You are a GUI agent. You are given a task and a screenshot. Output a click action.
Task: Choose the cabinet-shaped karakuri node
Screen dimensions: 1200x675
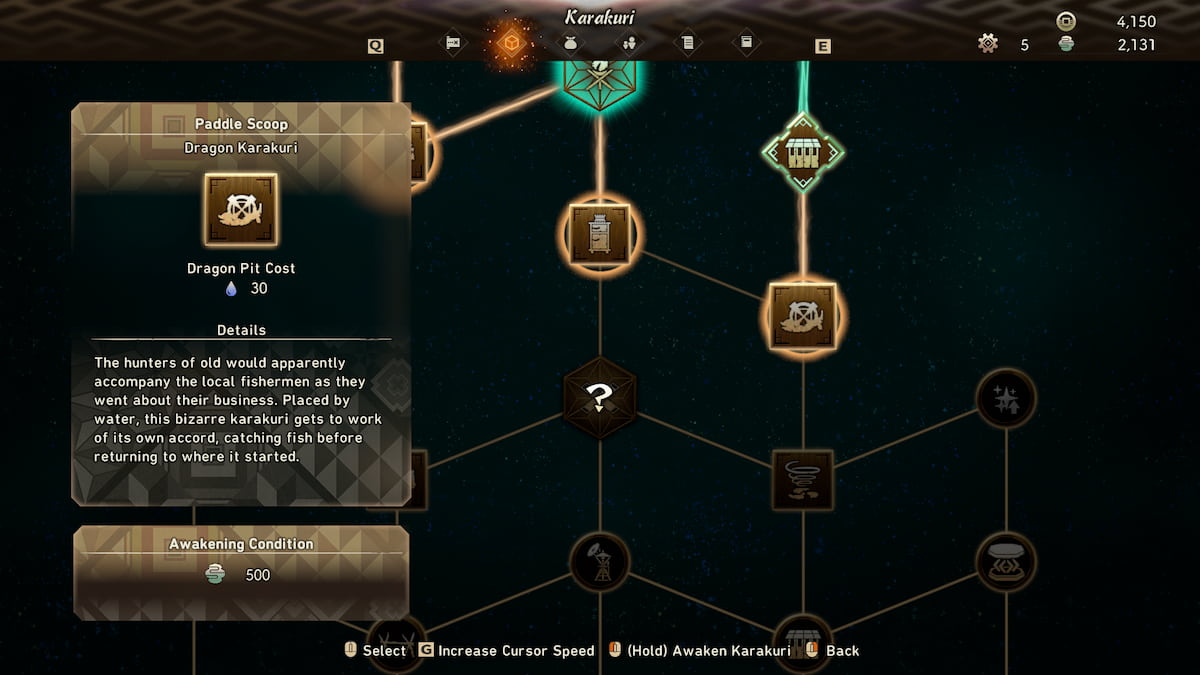point(599,234)
